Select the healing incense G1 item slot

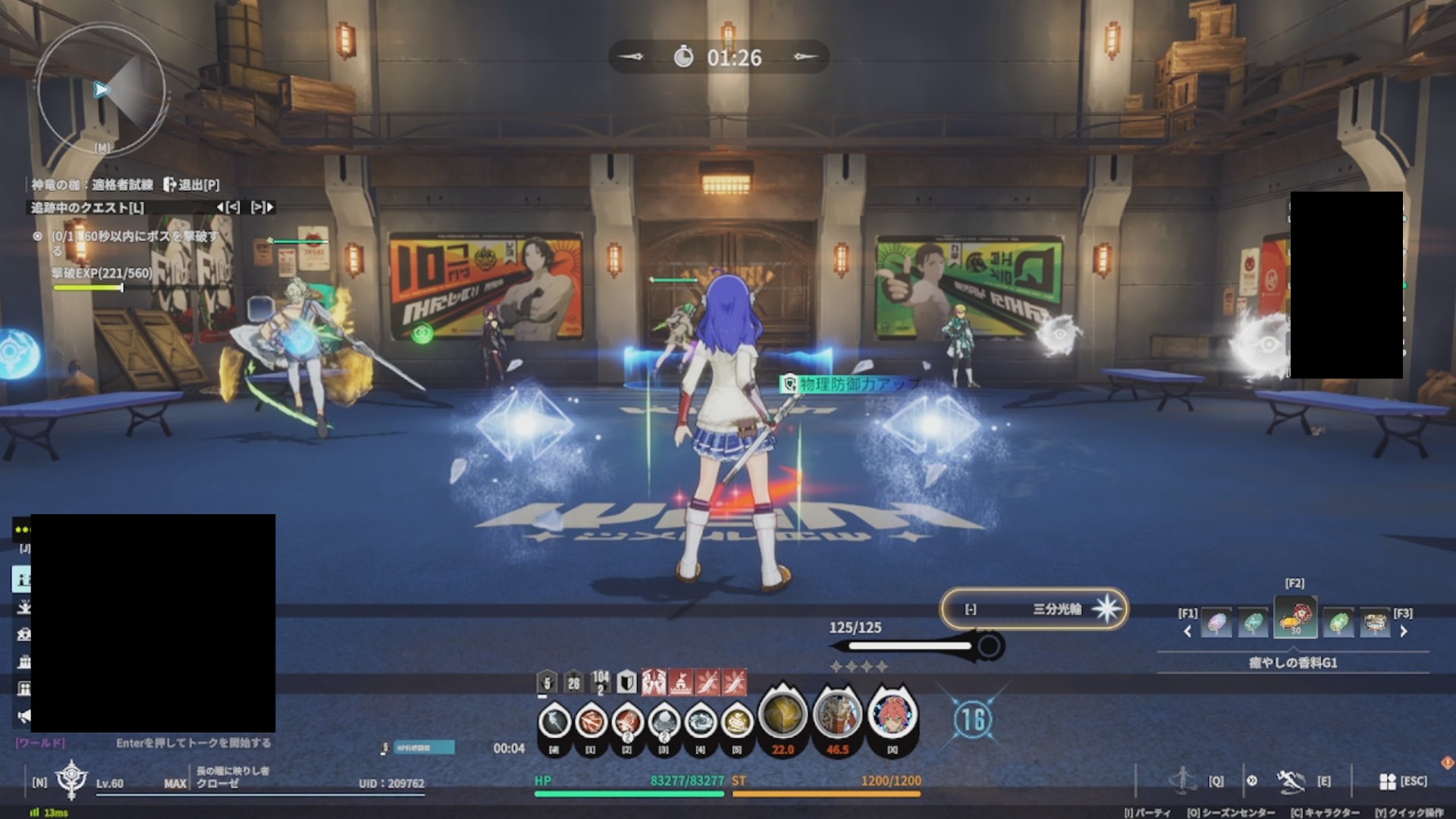[1295, 619]
